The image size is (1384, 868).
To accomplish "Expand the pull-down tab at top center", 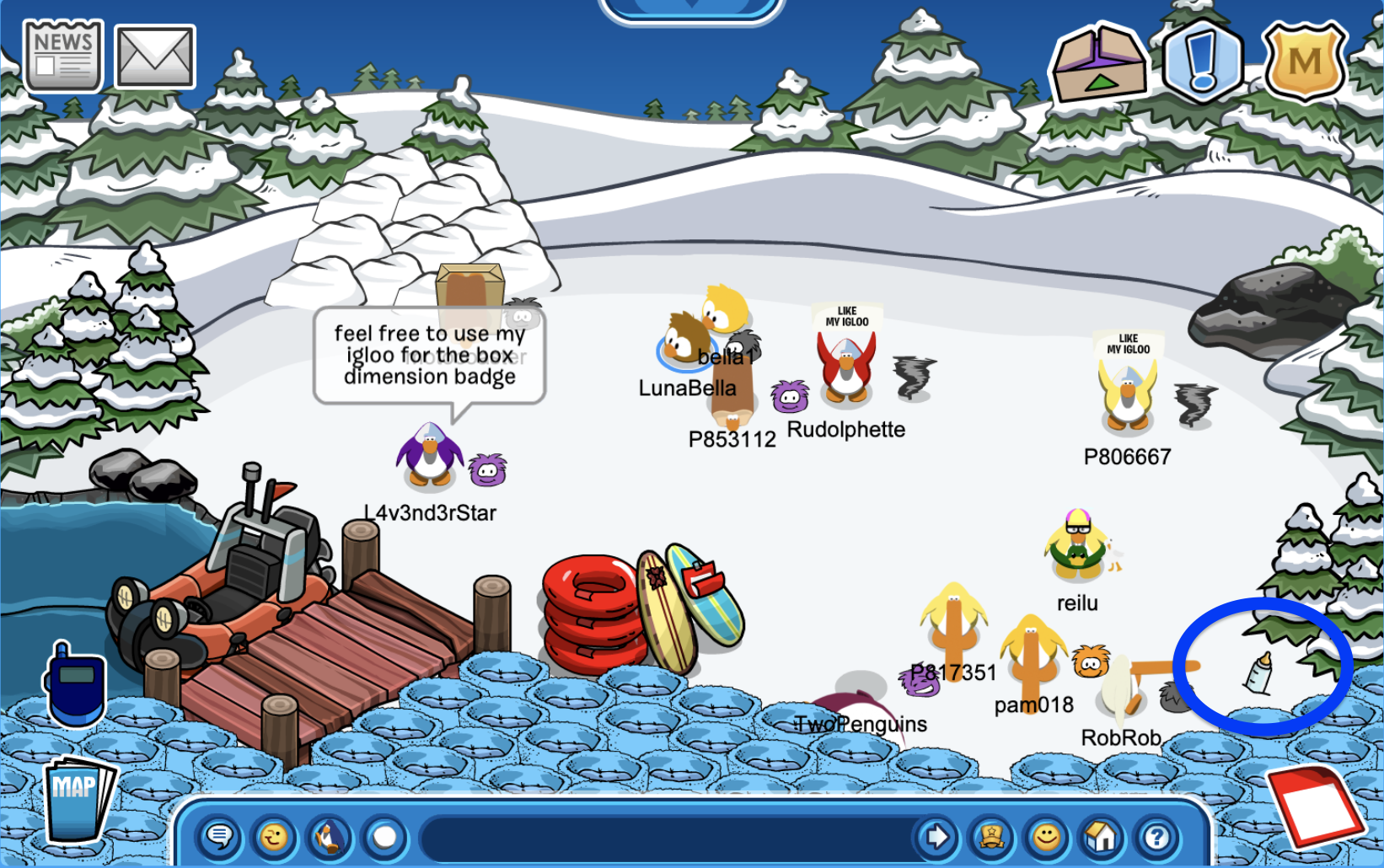I will coord(691,7).
